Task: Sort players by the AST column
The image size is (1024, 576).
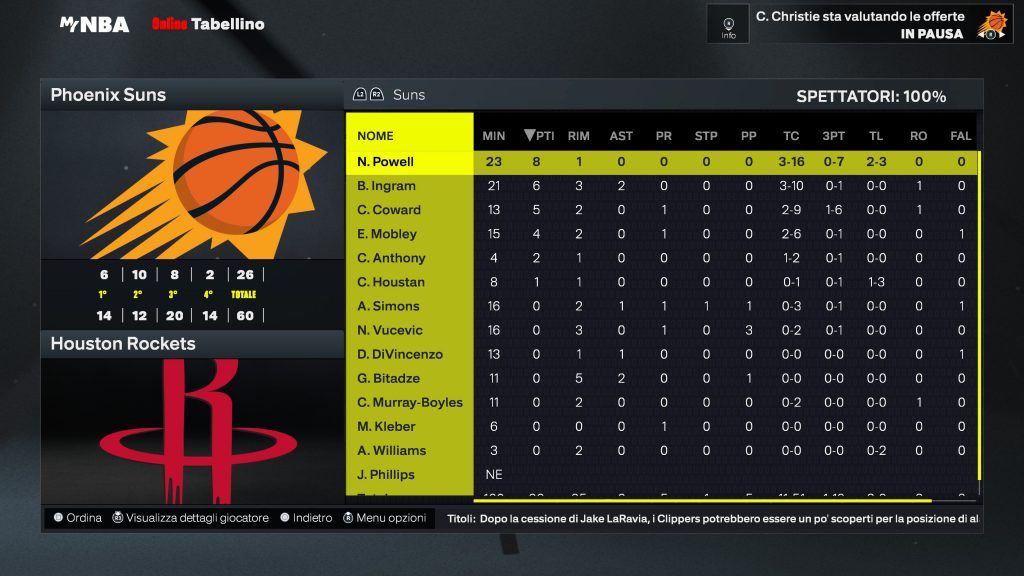Action: pos(621,136)
